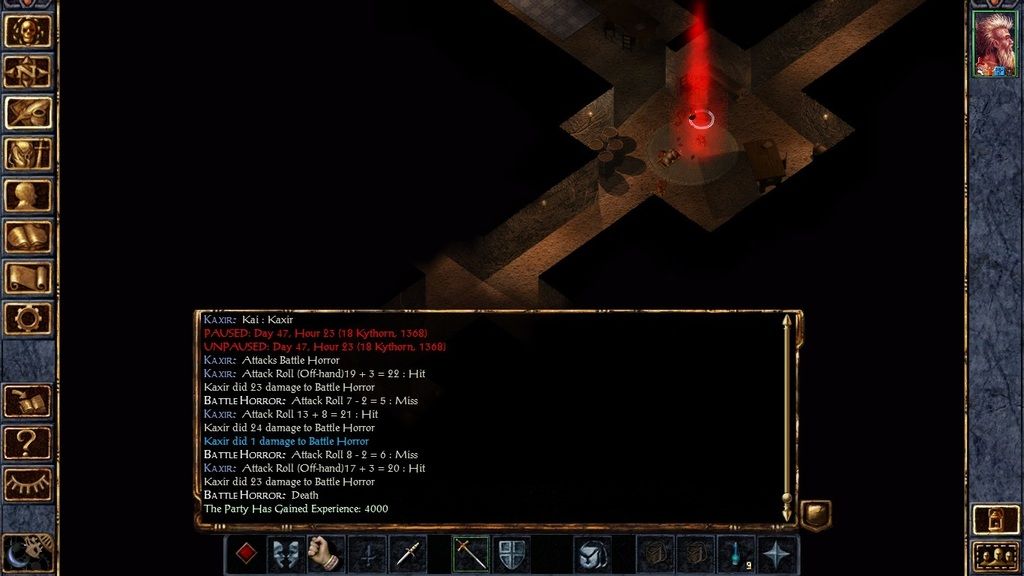The width and height of the screenshot is (1024, 576).
Task: Open the mage spellbook
Action: [x=28, y=236]
